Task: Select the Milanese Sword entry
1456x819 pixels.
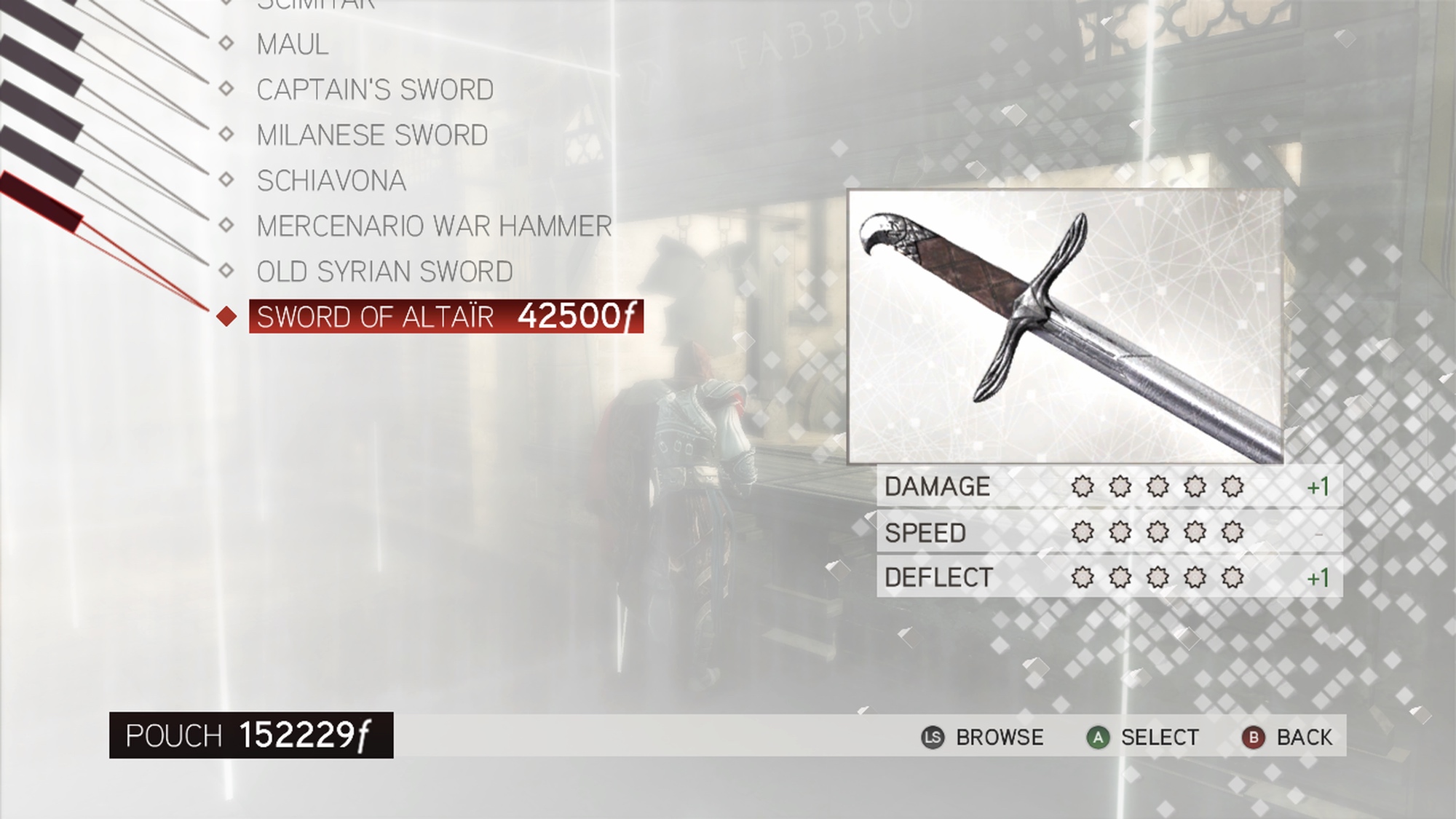Action: pyautogui.click(x=372, y=135)
